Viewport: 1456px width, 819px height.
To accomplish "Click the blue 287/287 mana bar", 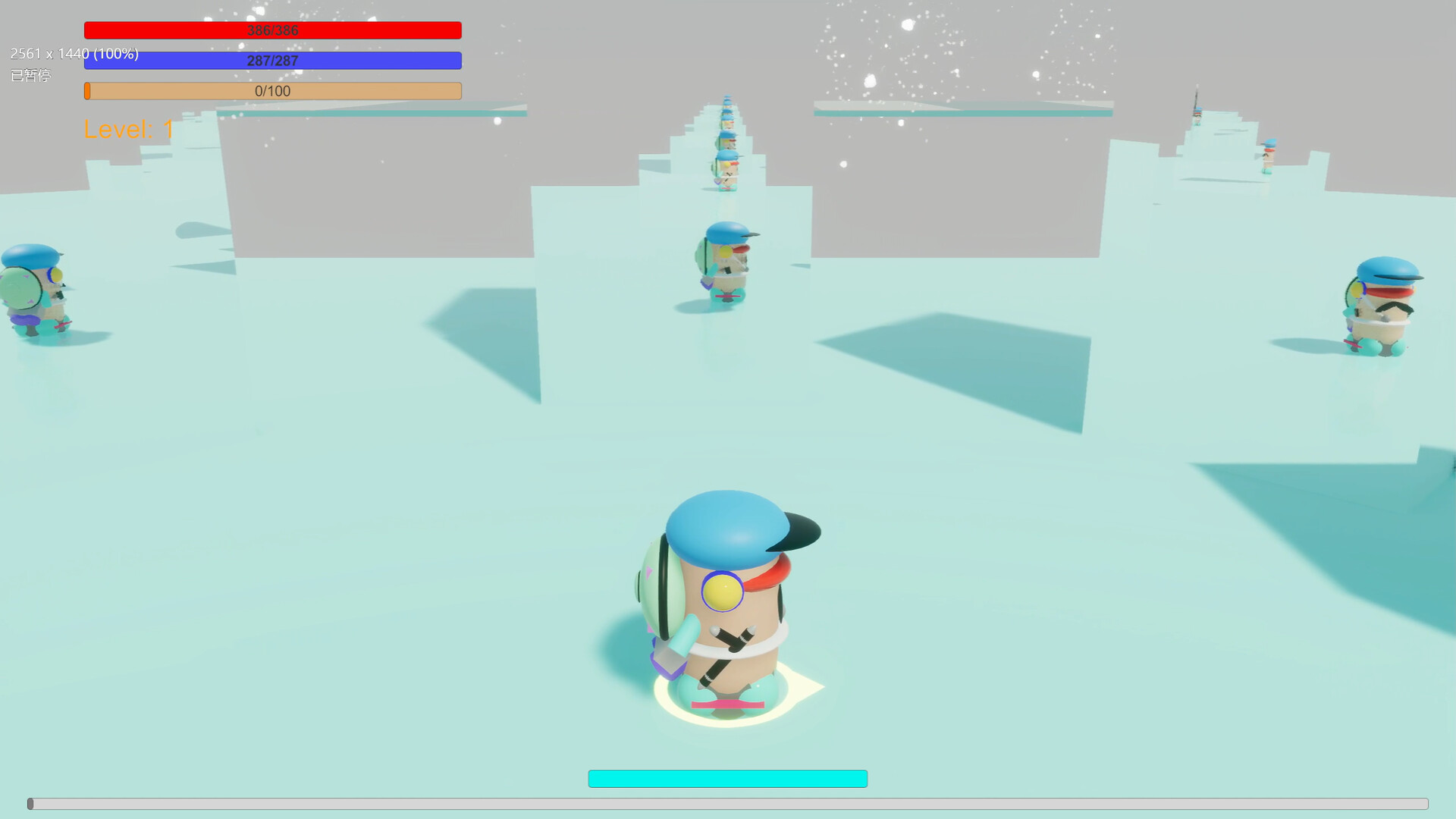I will pos(272,60).
